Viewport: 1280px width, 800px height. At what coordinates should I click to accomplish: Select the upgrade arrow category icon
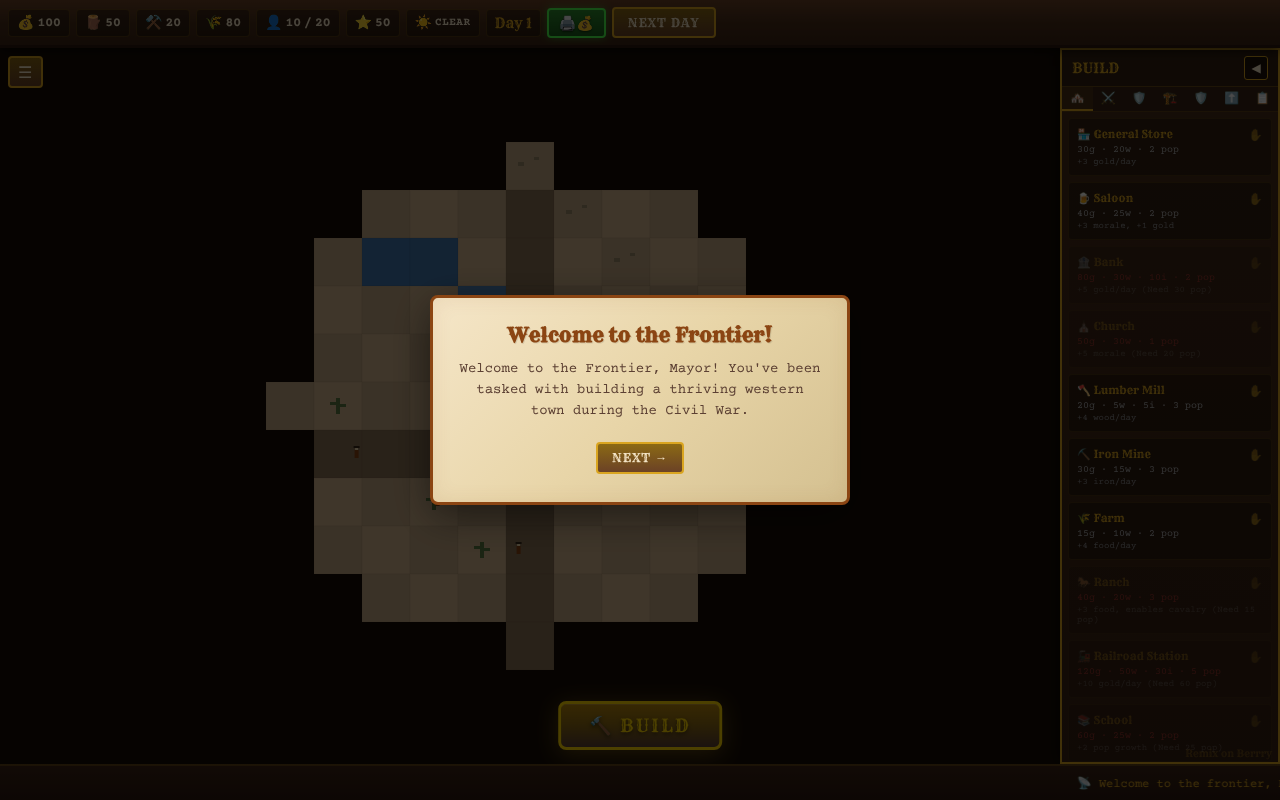pos(1231,98)
